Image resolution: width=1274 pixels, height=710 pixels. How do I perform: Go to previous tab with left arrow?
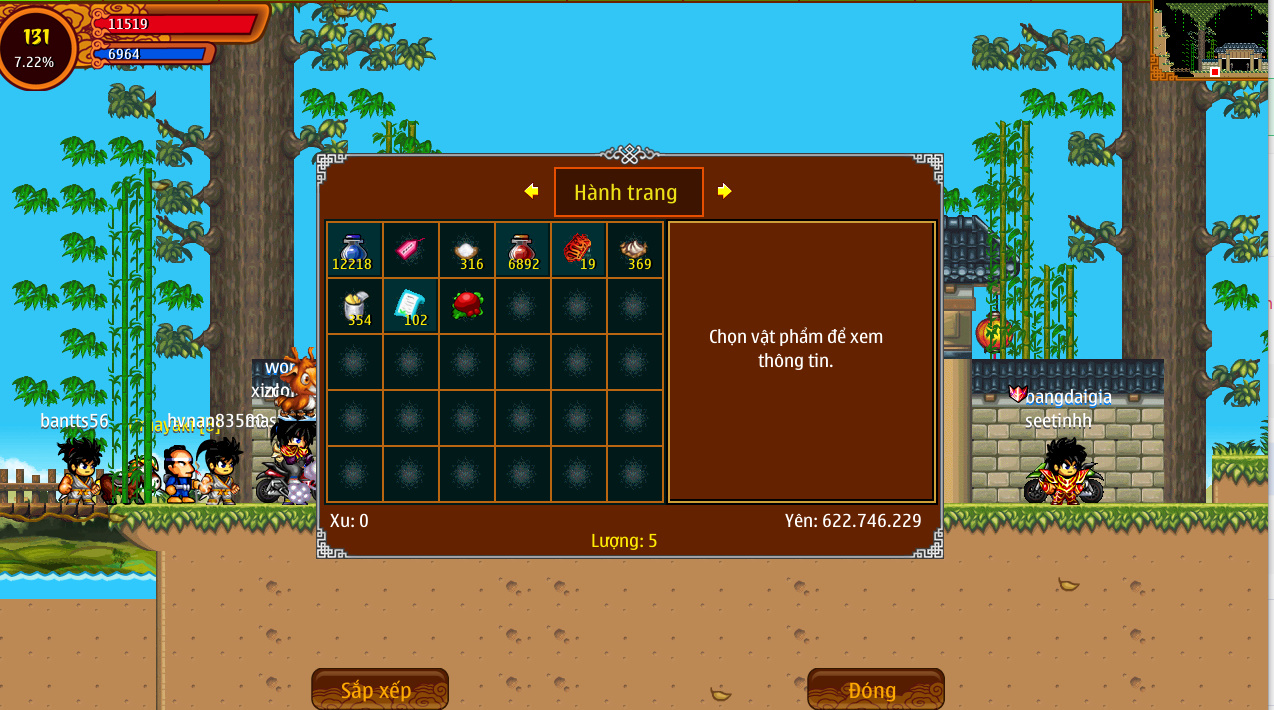[531, 191]
